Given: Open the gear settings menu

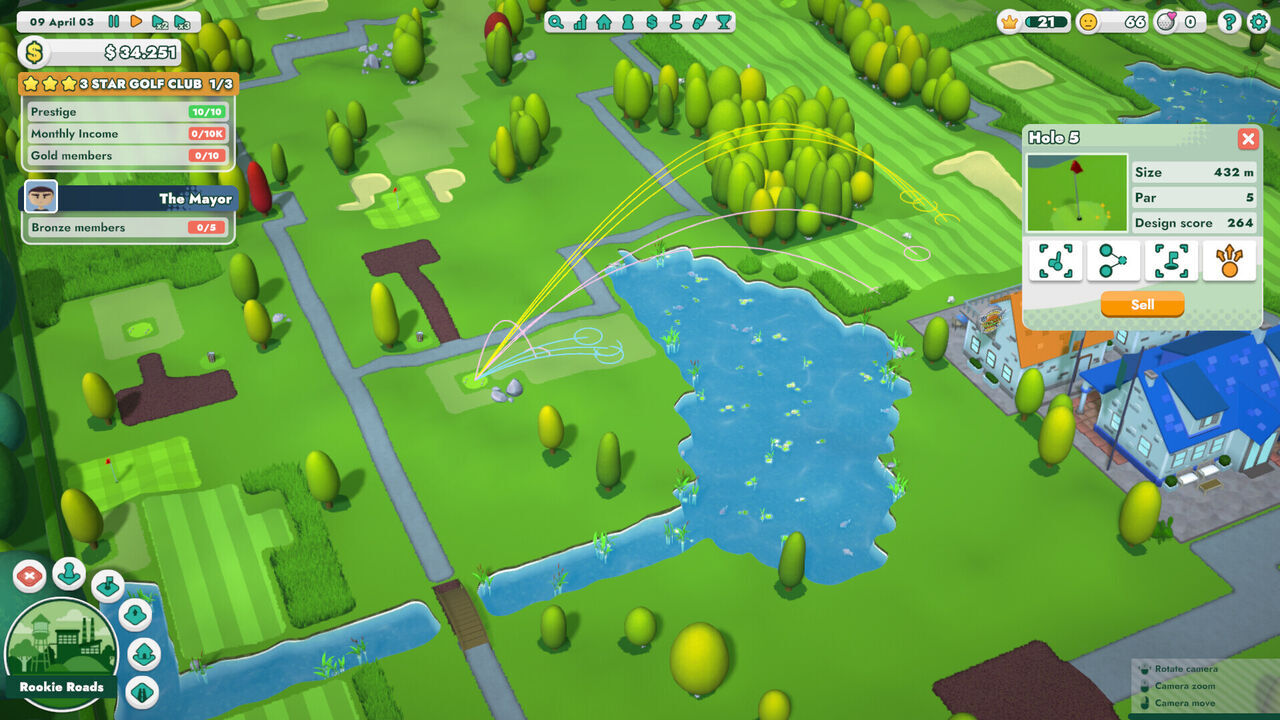Looking at the screenshot, I should click(x=1258, y=21).
